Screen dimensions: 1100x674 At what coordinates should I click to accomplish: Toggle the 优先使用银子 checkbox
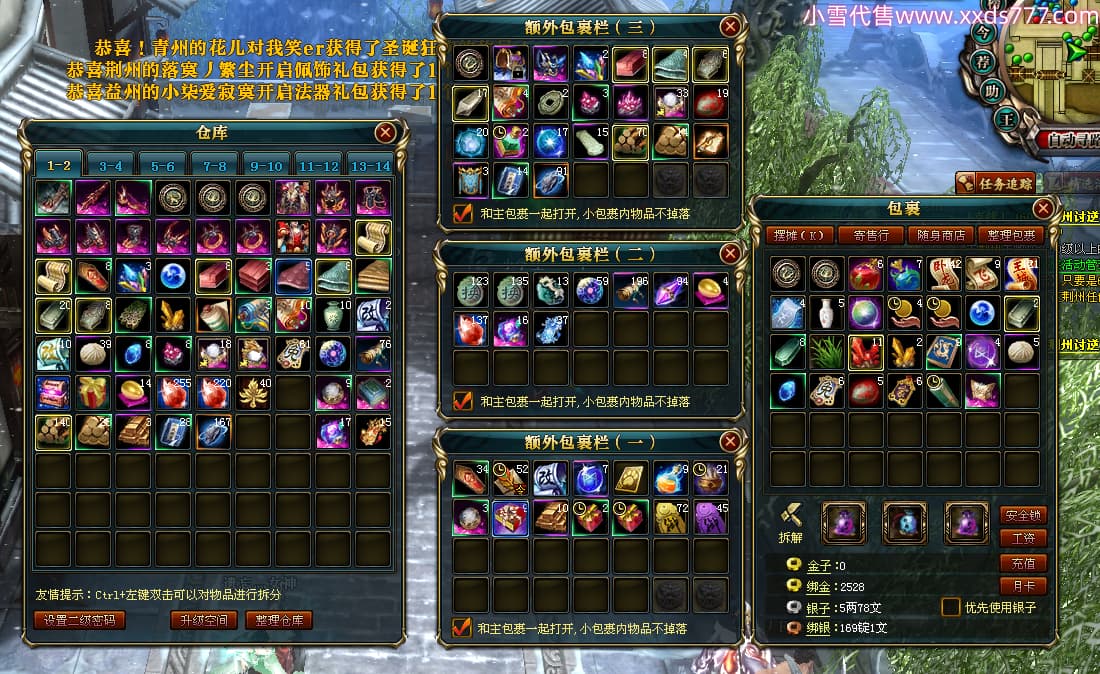[x=951, y=607]
